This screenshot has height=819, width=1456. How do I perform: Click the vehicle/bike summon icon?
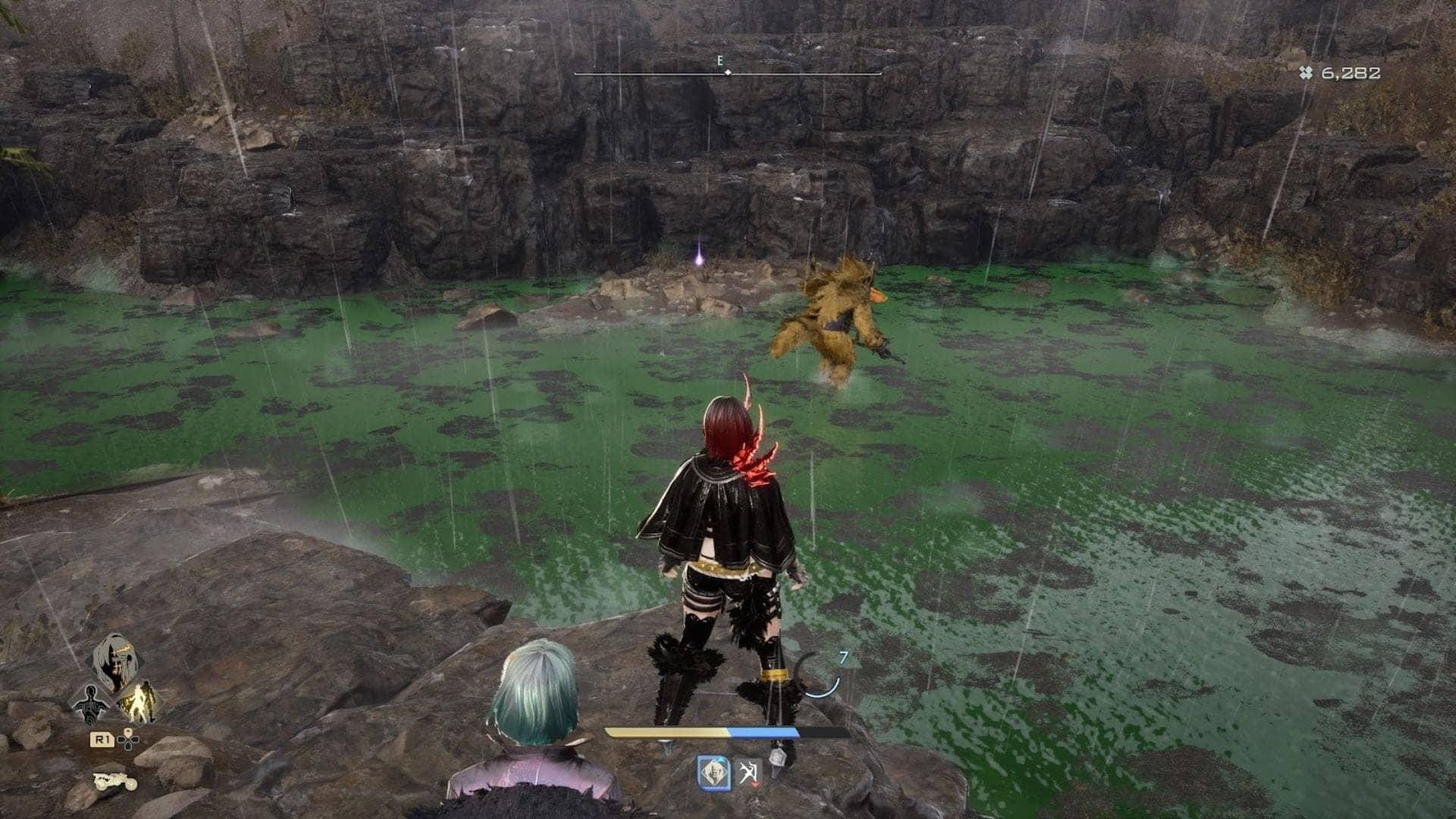click(x=115, y=781)
